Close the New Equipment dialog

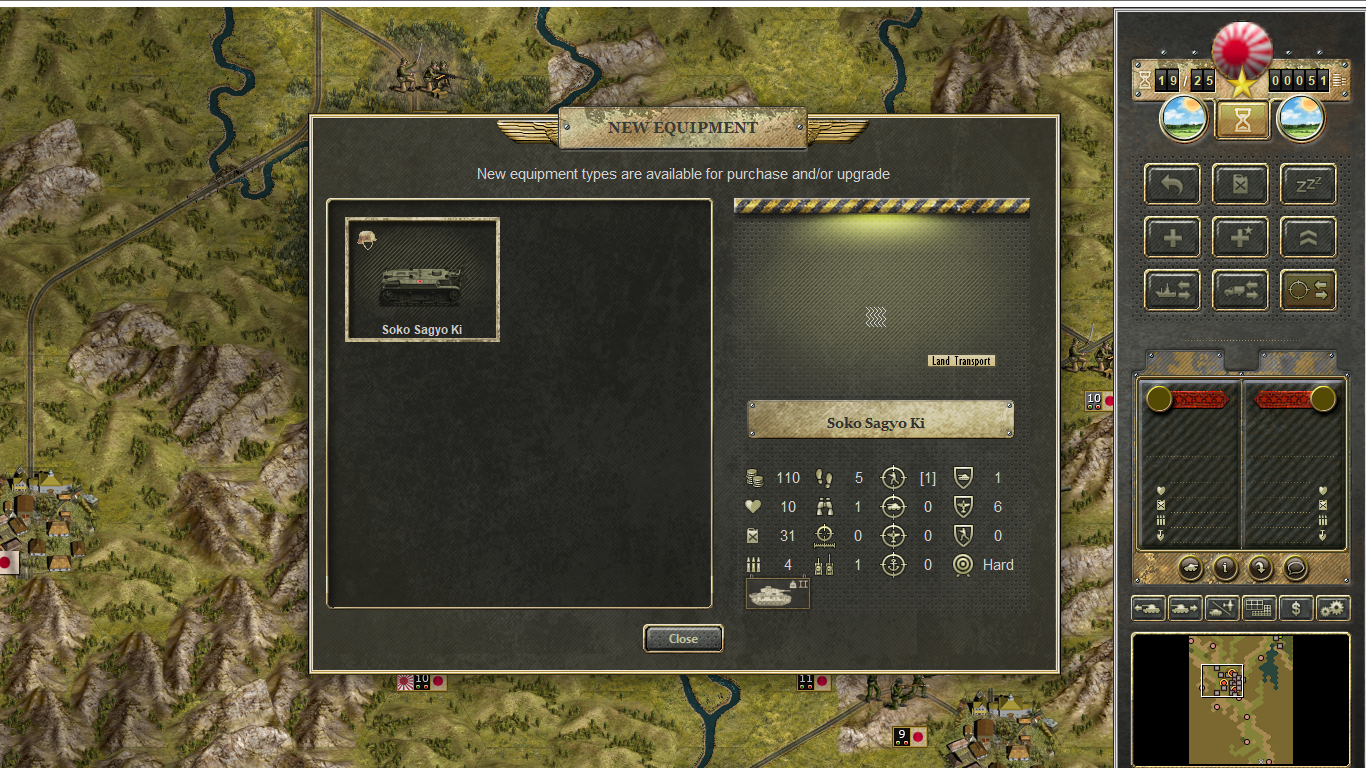tap(683, 638)
